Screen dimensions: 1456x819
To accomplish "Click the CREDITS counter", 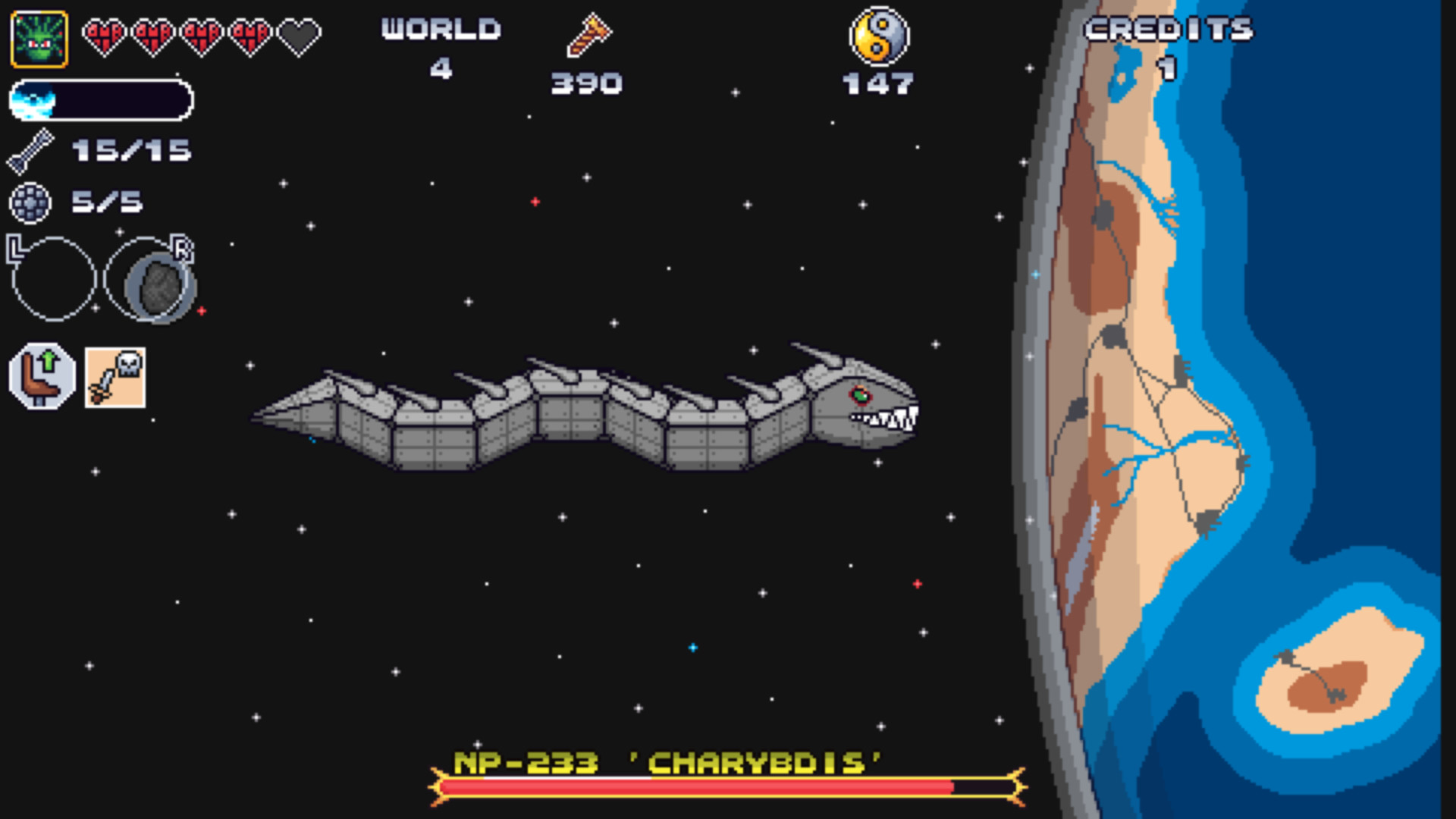I will (1168, 30).
